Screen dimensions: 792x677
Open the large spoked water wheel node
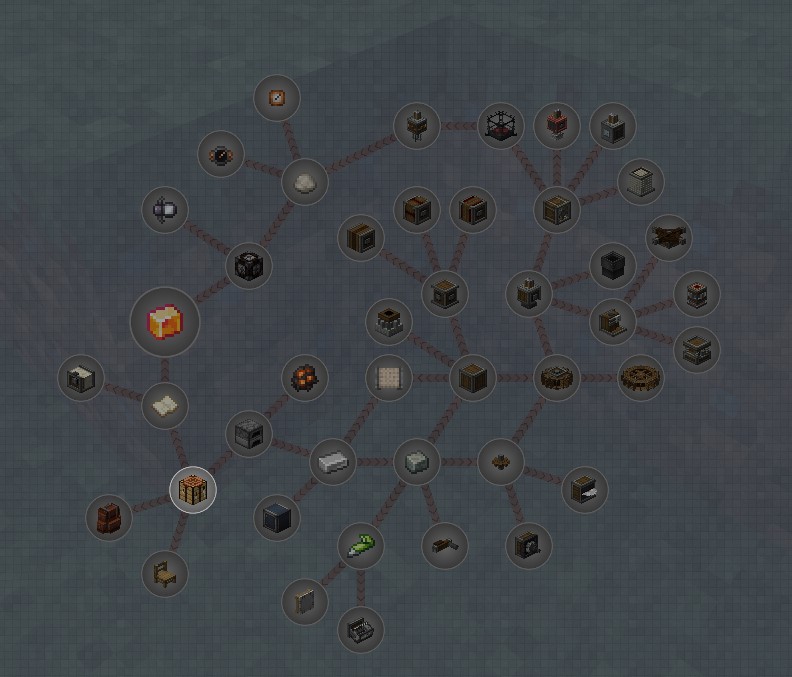641,377
